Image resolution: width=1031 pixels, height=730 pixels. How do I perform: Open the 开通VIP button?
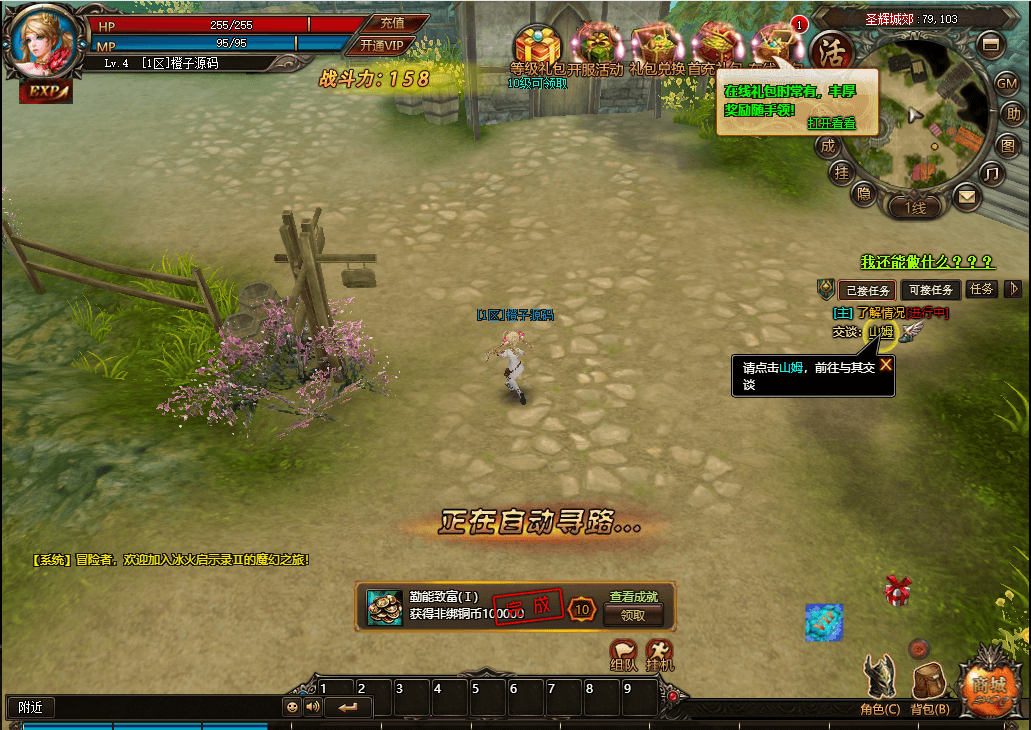pyautogui.click(x=380, y=45)
